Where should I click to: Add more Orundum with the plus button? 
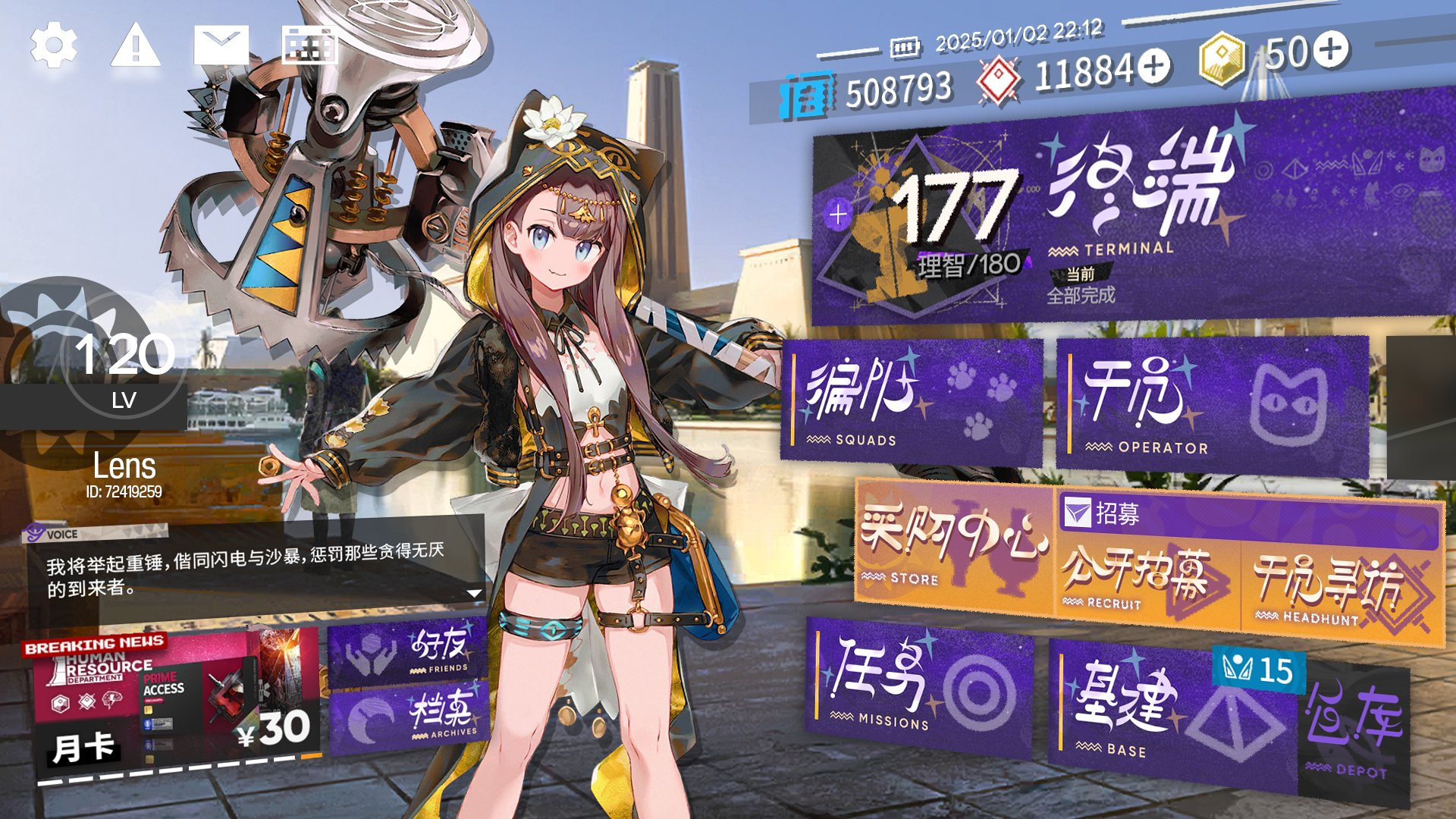1154,67
